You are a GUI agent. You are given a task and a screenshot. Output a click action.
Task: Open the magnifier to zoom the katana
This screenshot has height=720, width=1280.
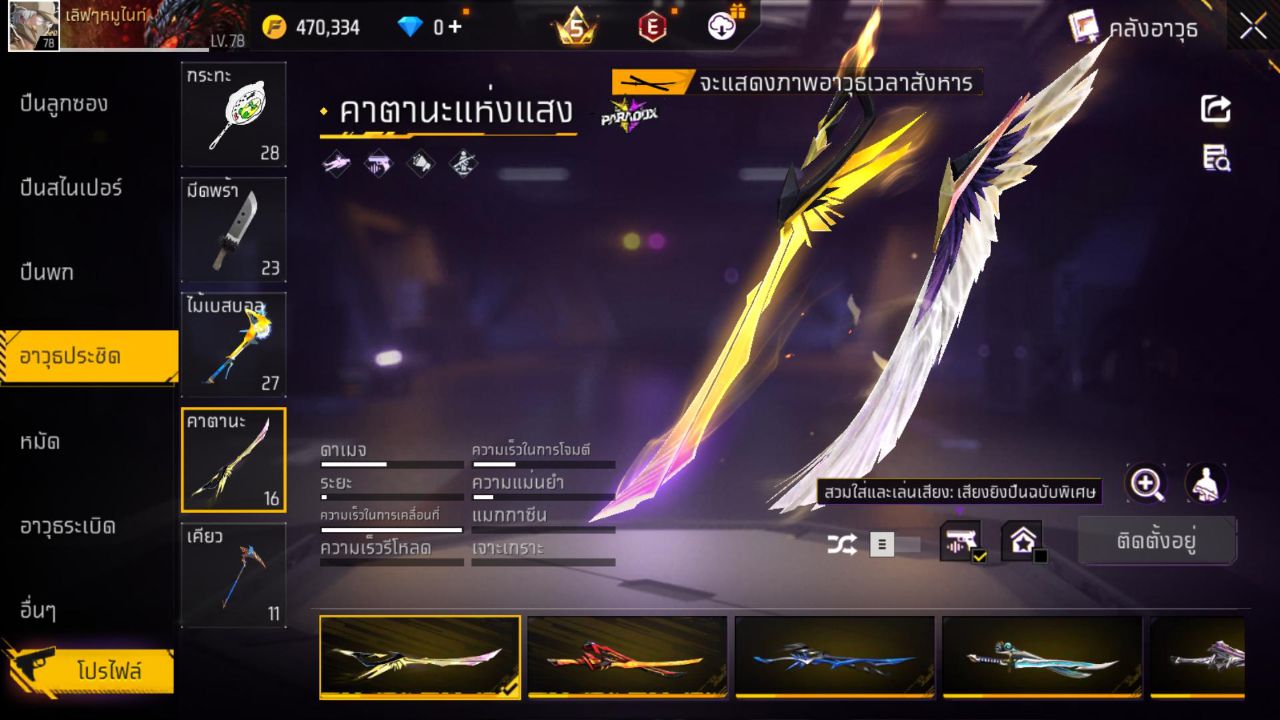[x=1146, y=484]
